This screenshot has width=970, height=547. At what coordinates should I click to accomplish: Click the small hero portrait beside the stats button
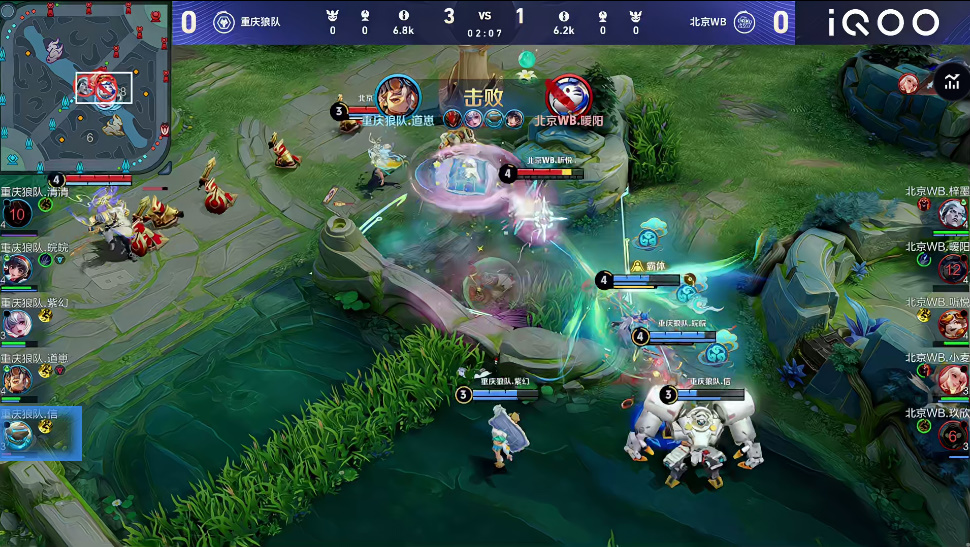click(x=908, y=82)
